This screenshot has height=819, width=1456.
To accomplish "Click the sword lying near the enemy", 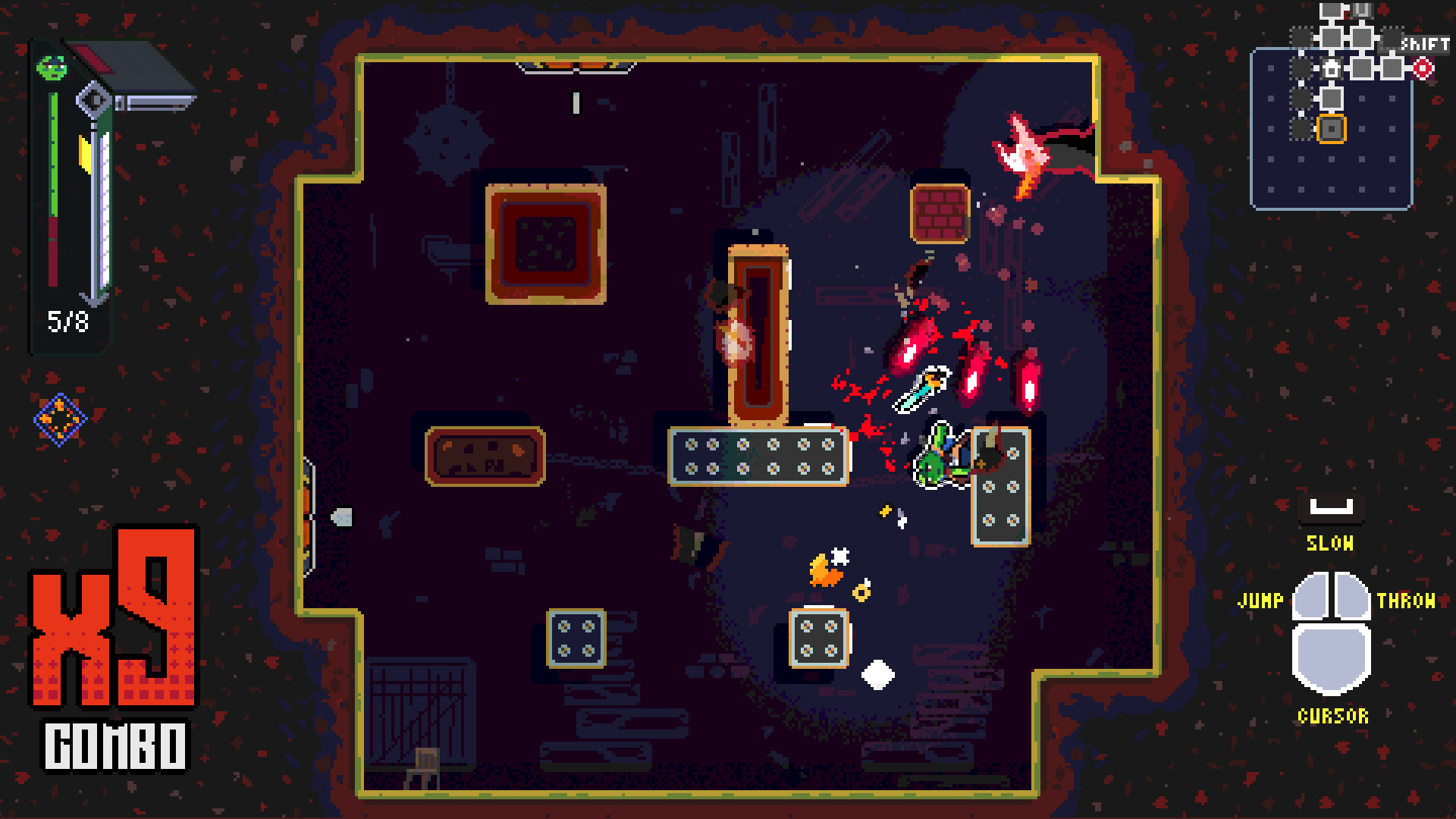I will (x=922, y=390).
